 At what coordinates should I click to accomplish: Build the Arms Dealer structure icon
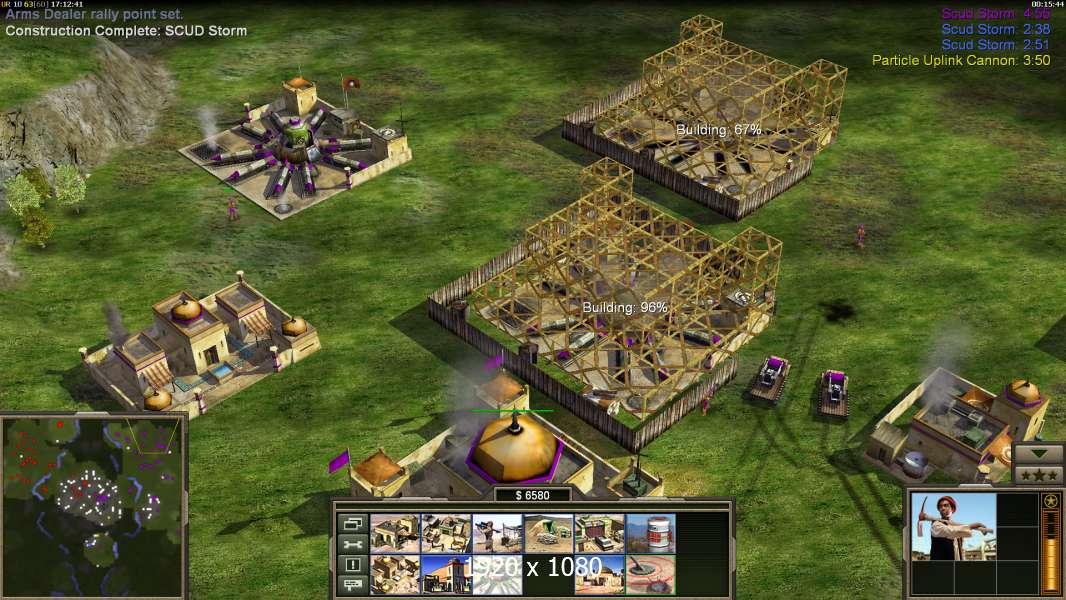[446, 534]
